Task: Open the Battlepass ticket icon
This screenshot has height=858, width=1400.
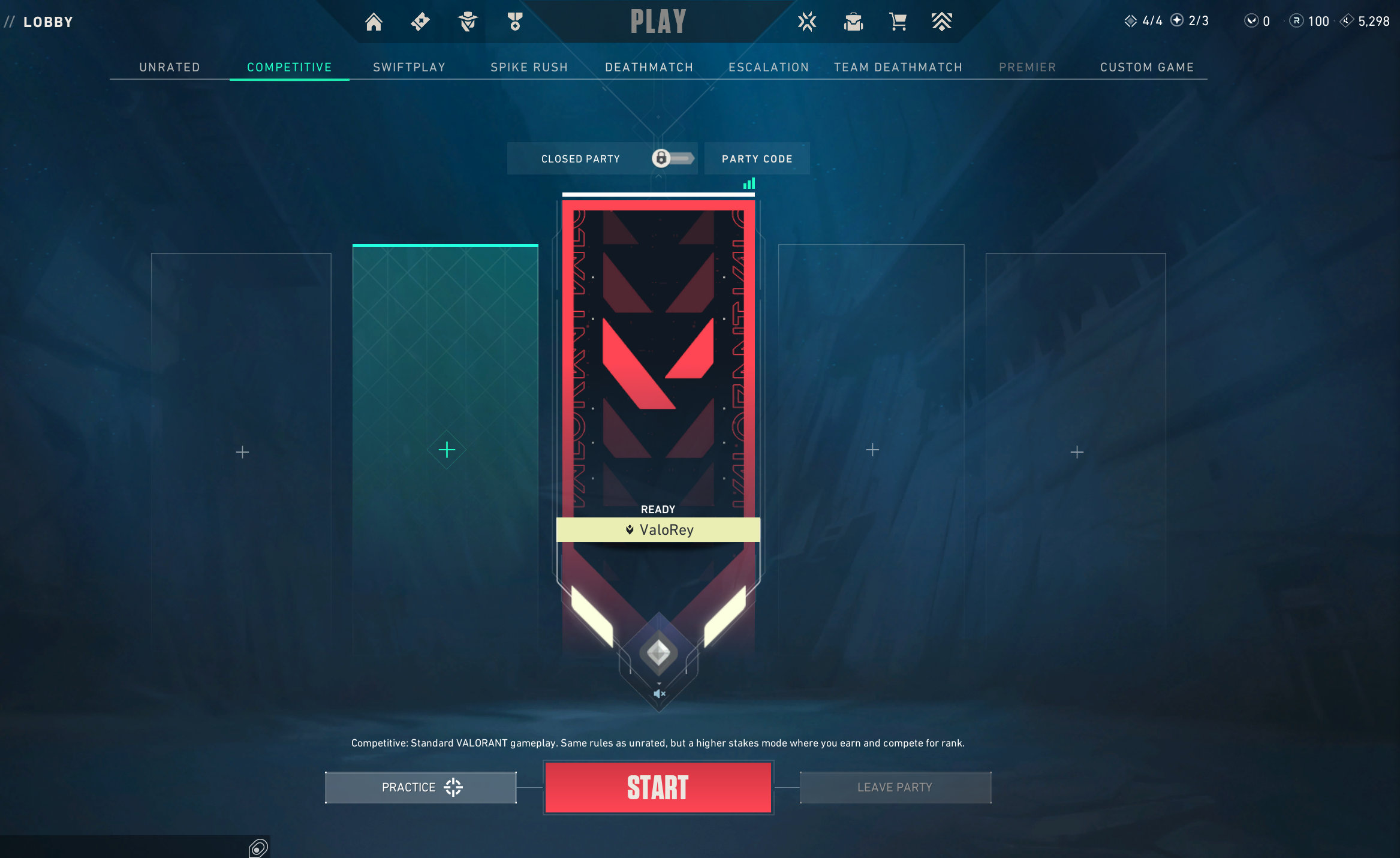Action: click(419, 21)
